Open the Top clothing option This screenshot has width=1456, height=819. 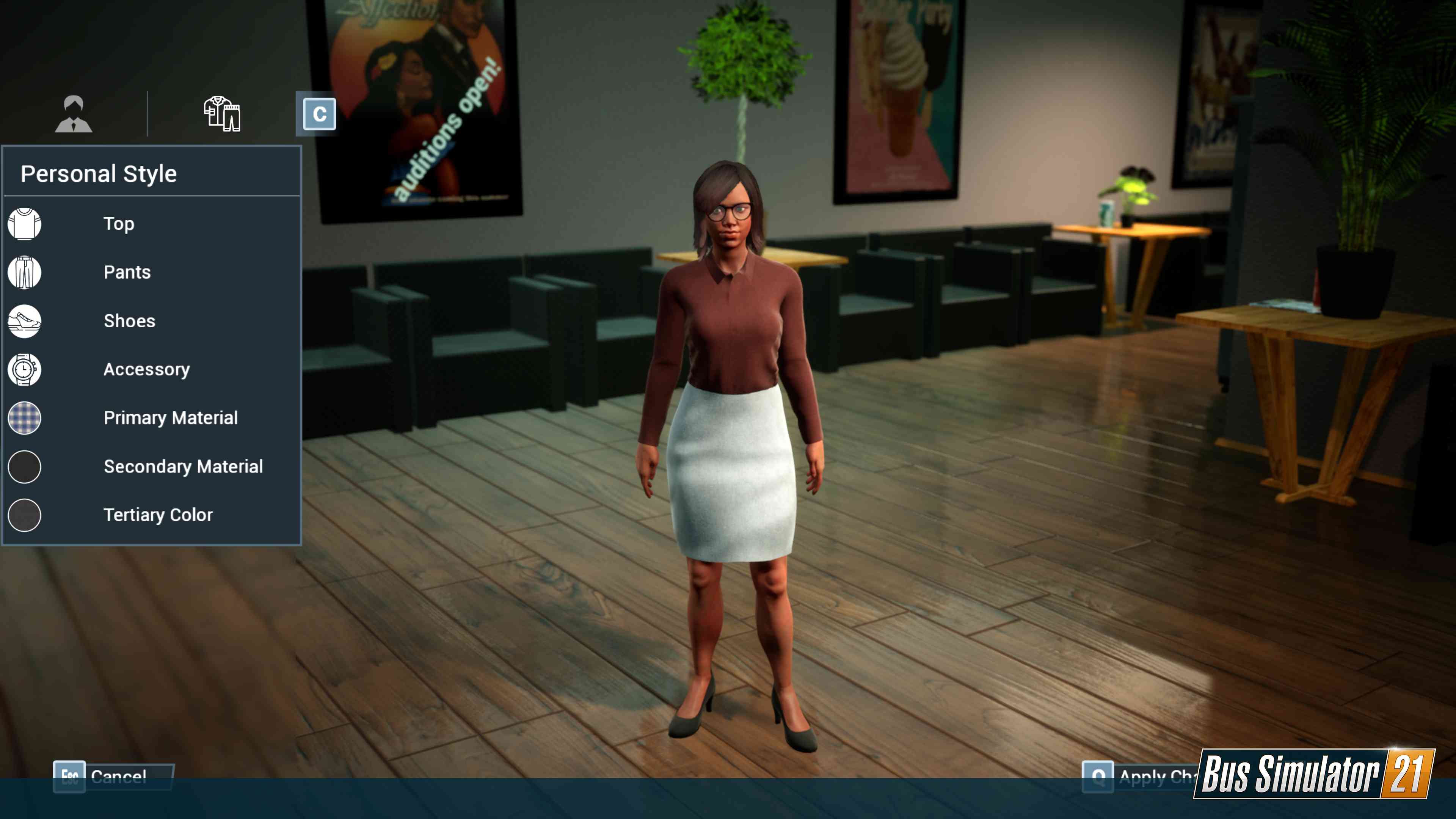coord(119,224)
